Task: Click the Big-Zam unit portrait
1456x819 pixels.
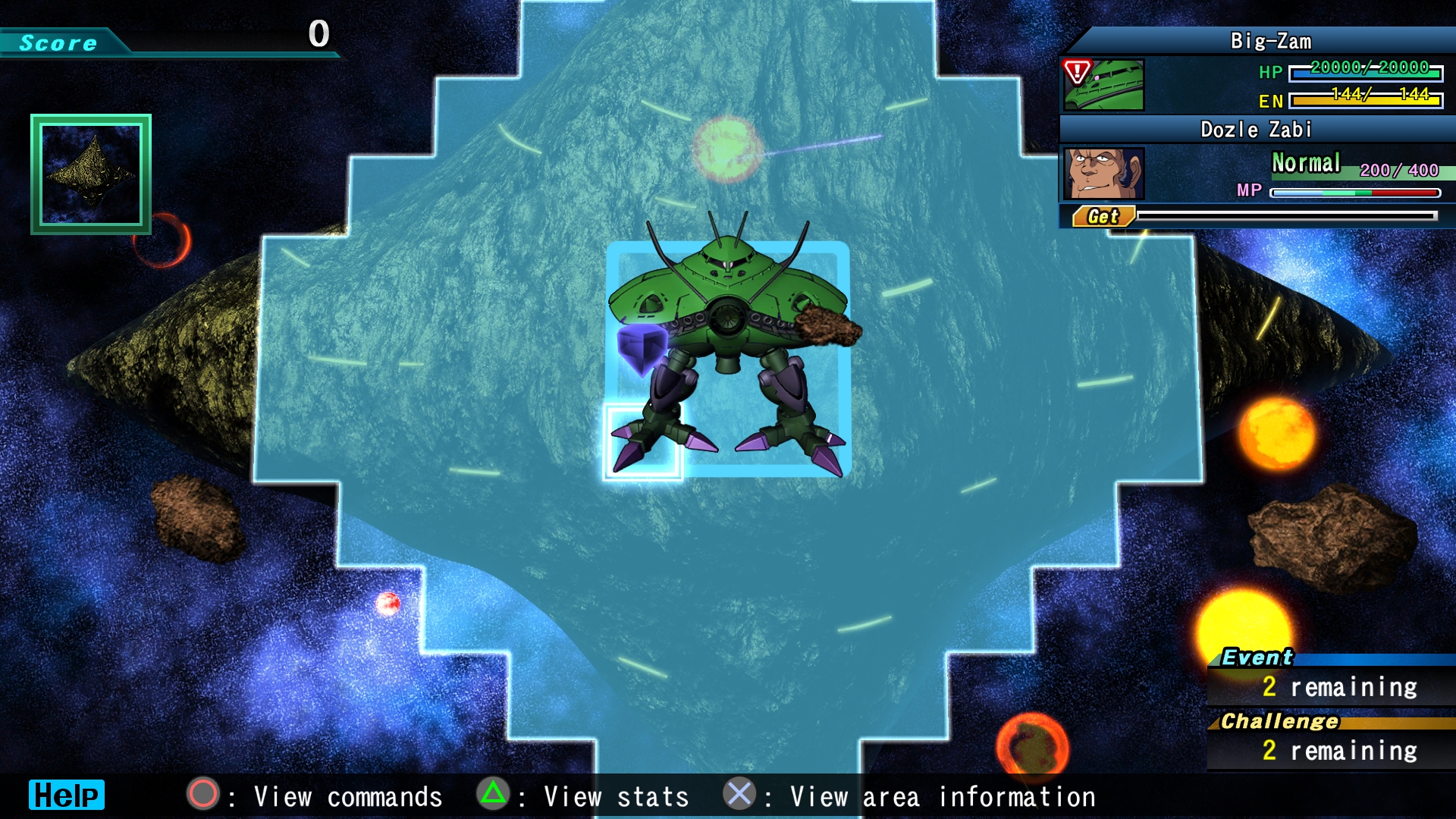Action: pyautogui.click(x=1103, y=85)
